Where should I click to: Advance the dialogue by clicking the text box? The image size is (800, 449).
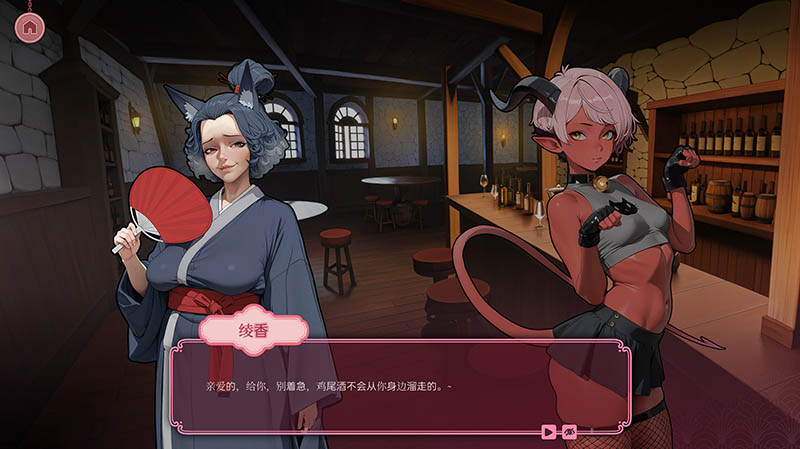tap(400, 390)
